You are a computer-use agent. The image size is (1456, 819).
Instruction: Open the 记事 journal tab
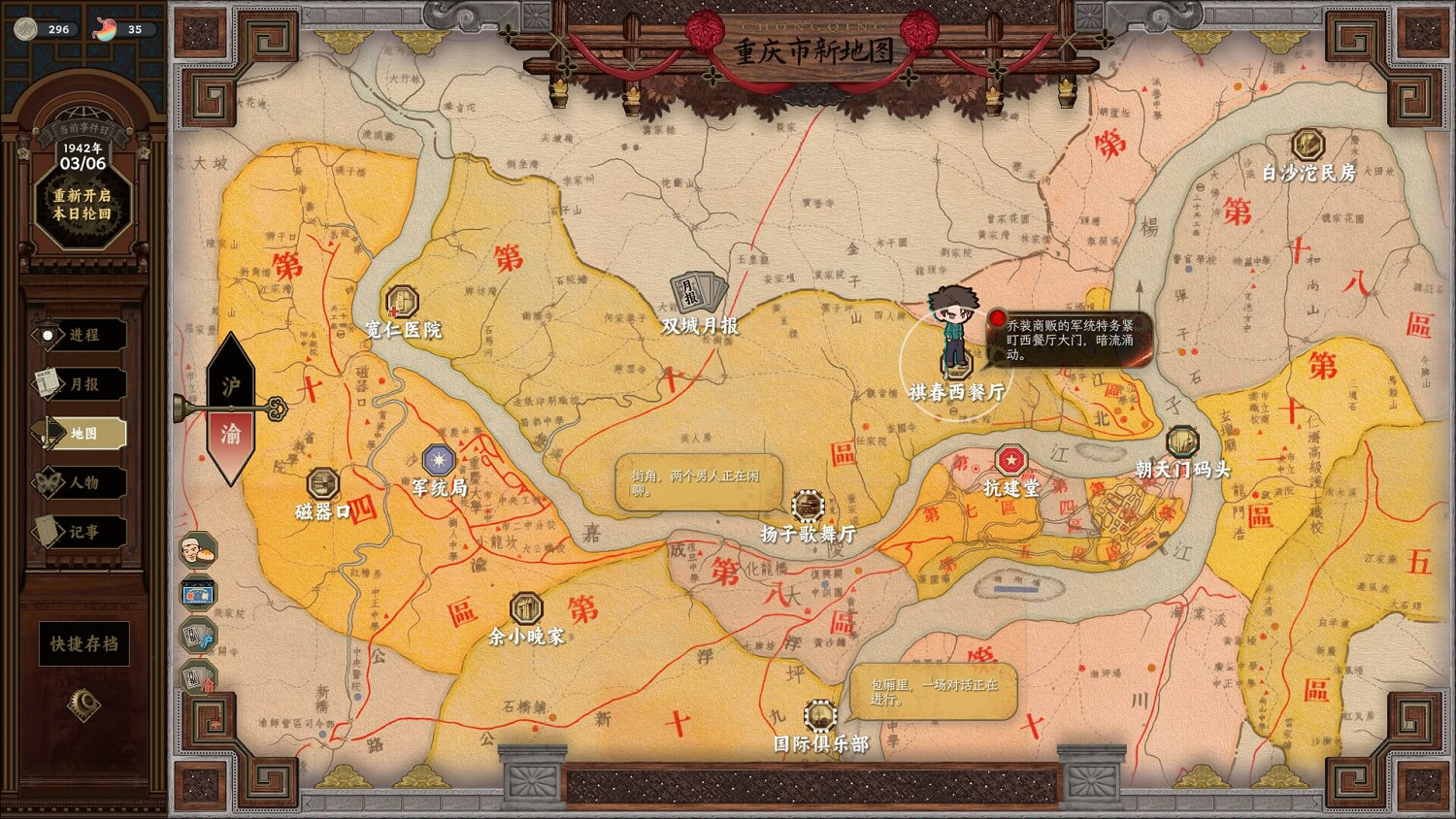tap(83, 531)
